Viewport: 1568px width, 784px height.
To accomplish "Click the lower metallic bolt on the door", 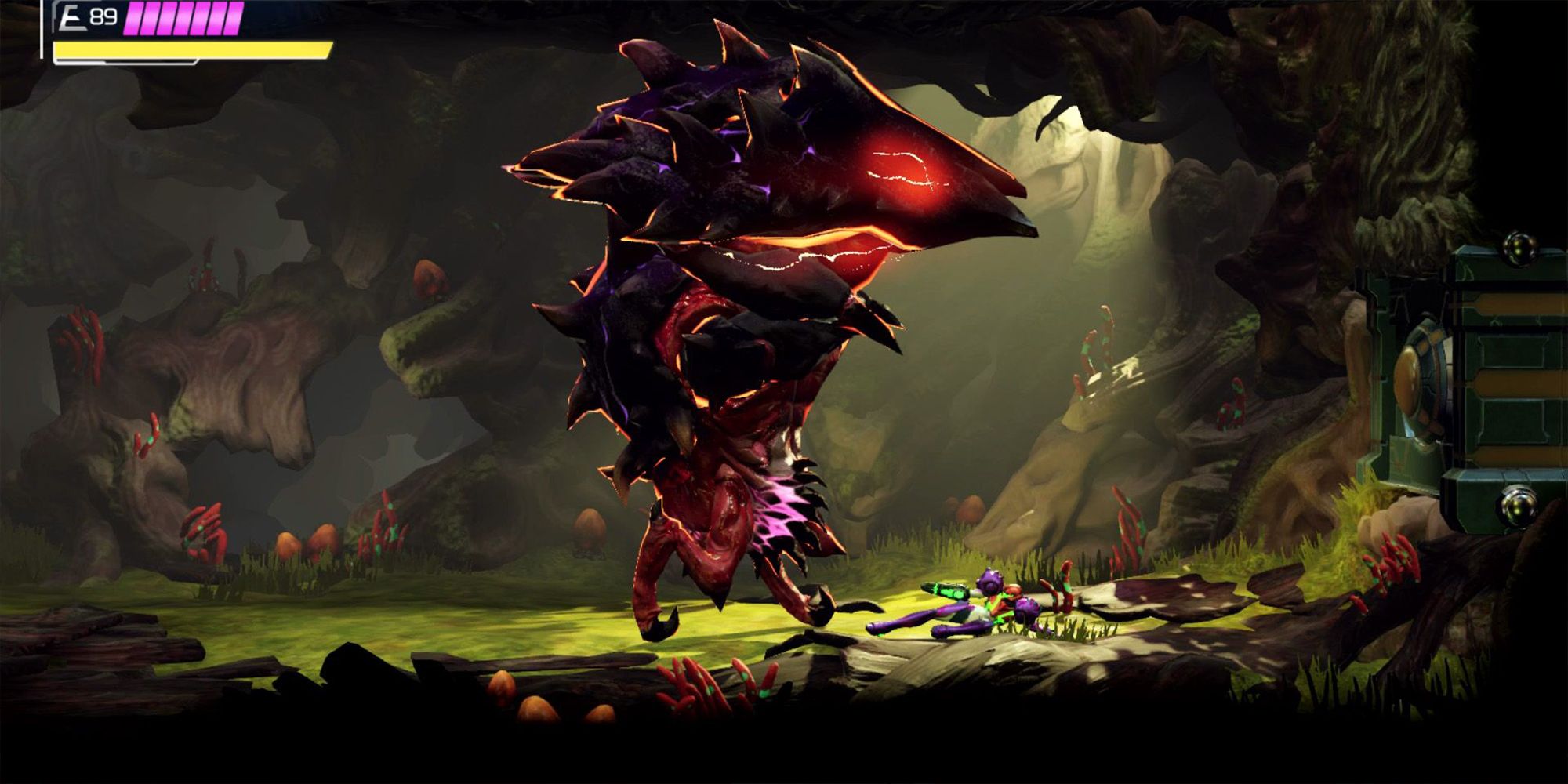I will tap(1518, 506).
